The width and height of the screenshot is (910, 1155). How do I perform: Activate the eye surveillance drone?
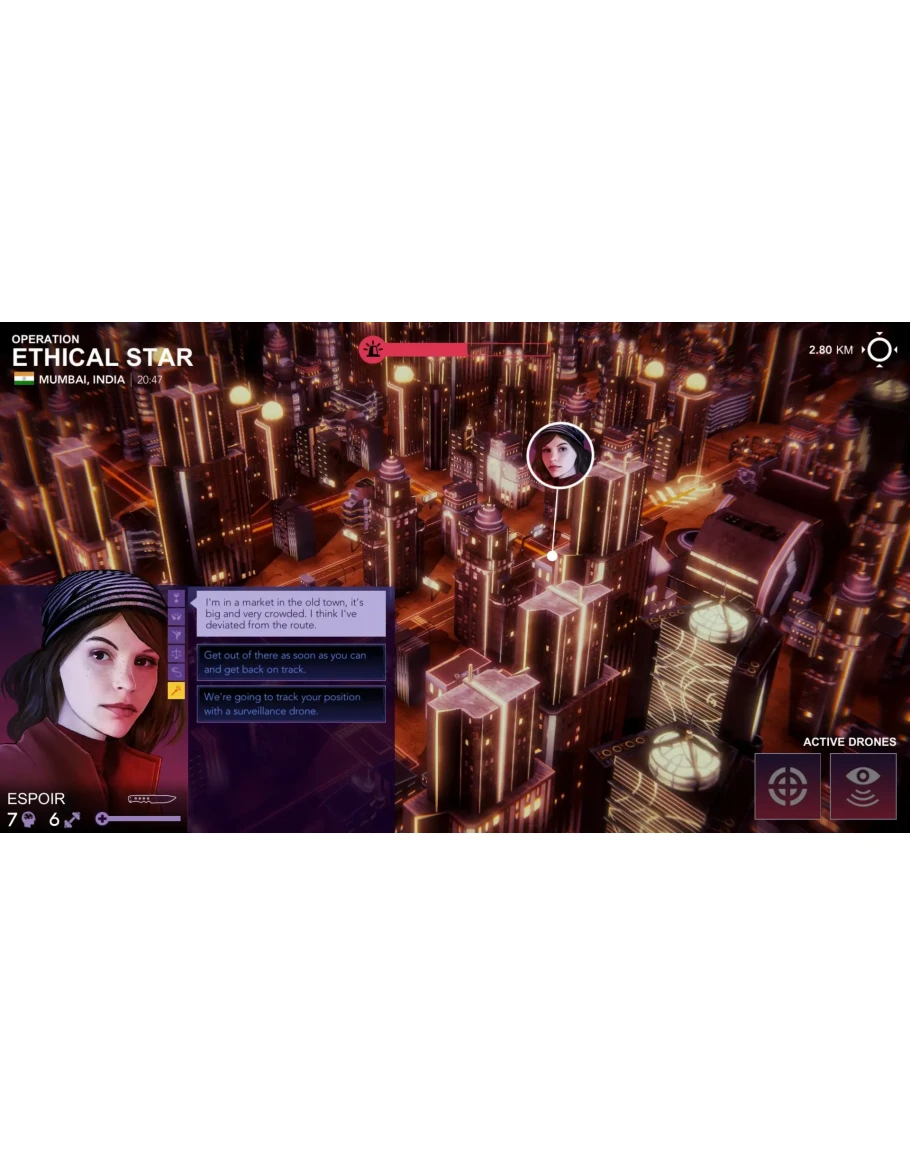863,786
